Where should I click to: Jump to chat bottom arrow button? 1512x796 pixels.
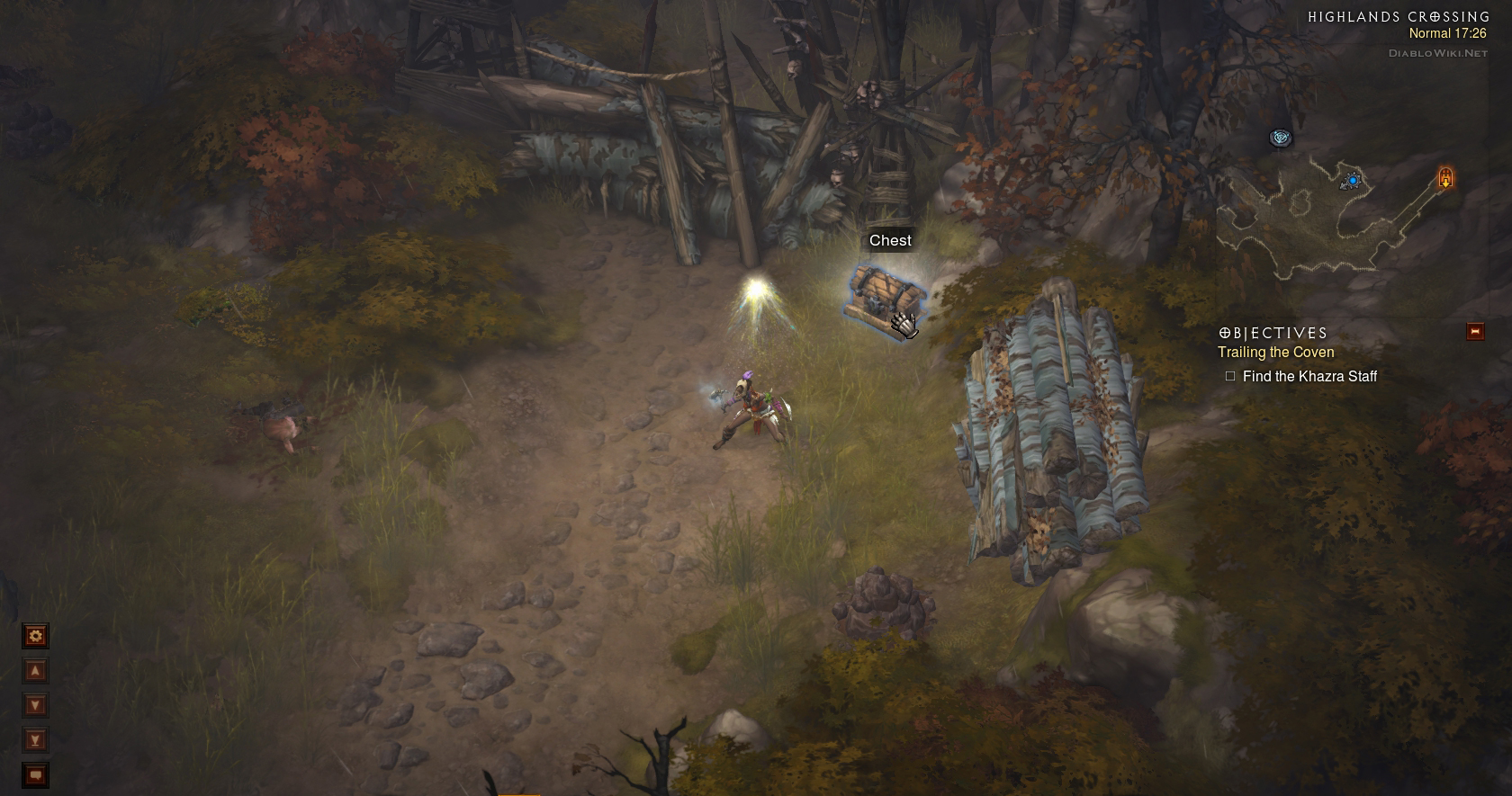click(x=35, y=739)
